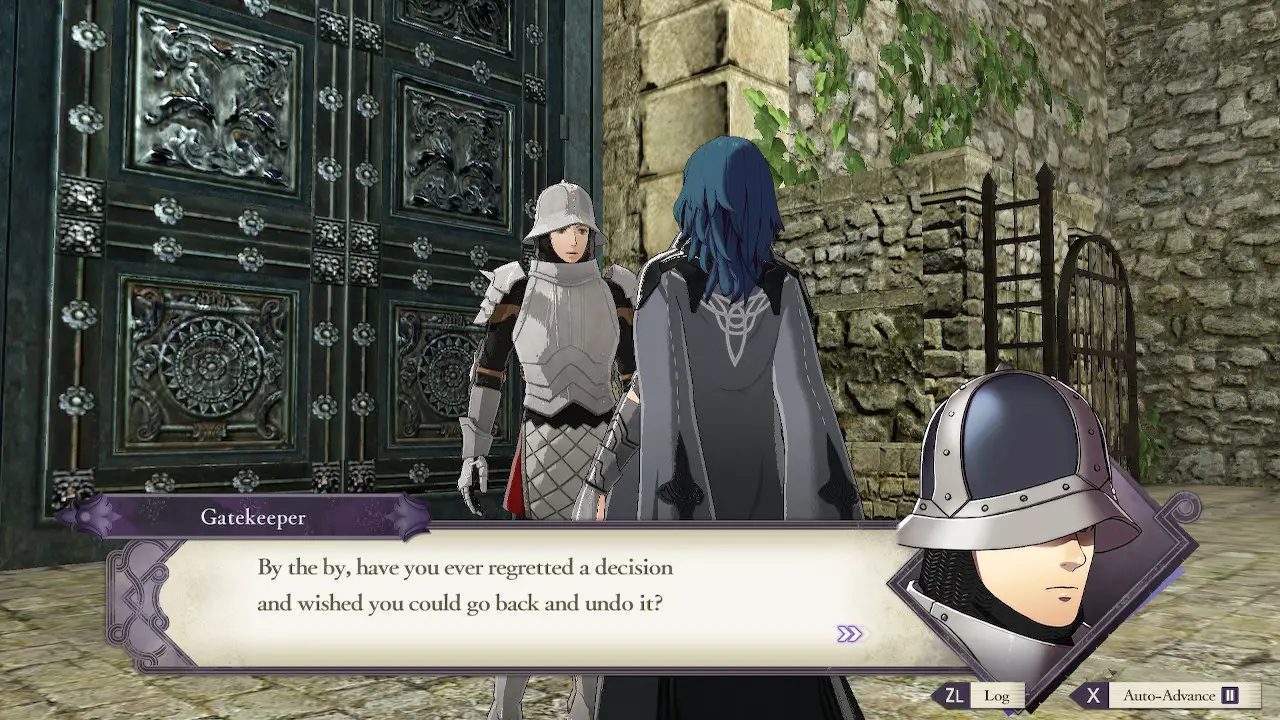Select the Auto-Advance label
This screenshot has height=720, width=1280.
click(1170, 695)
